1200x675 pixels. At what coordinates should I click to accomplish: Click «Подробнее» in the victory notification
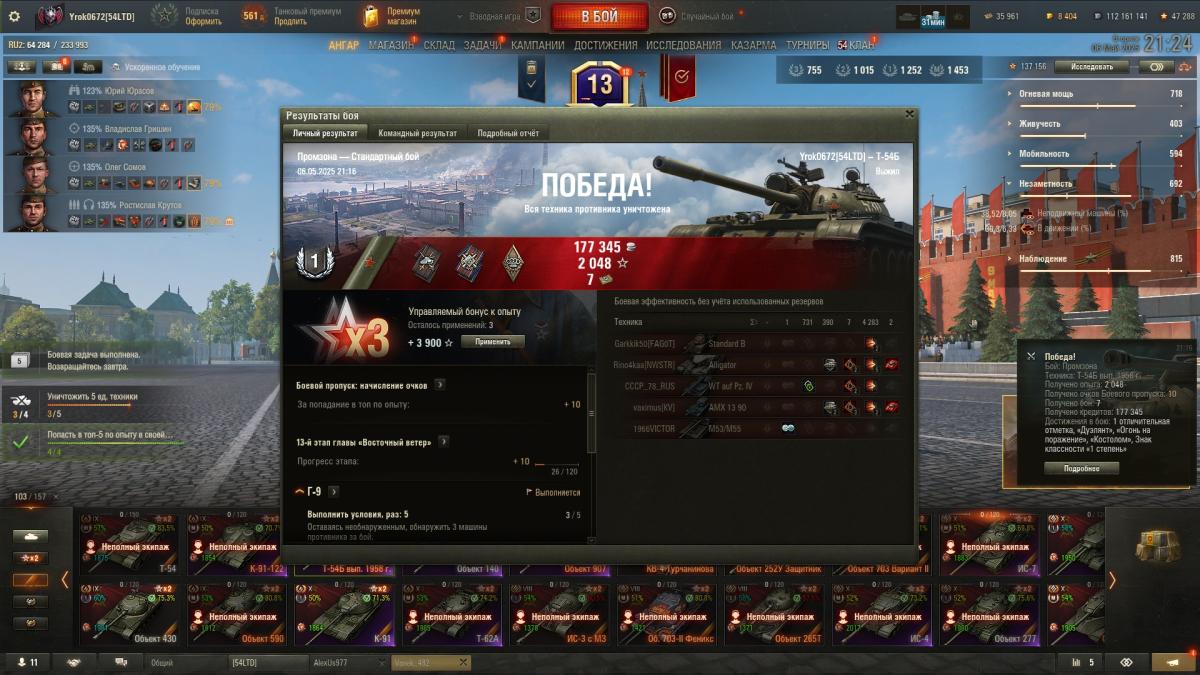pyautogui.click(x=1081, y=468)
